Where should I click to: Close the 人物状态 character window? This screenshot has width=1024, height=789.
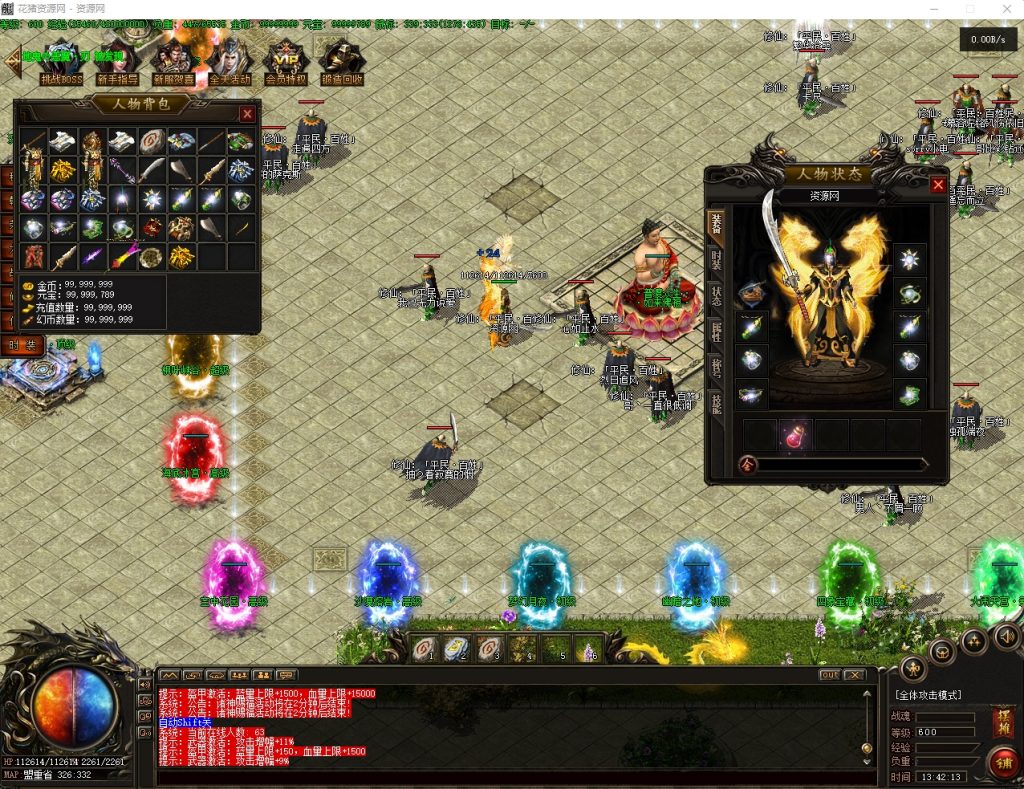(x=938, y=184)
